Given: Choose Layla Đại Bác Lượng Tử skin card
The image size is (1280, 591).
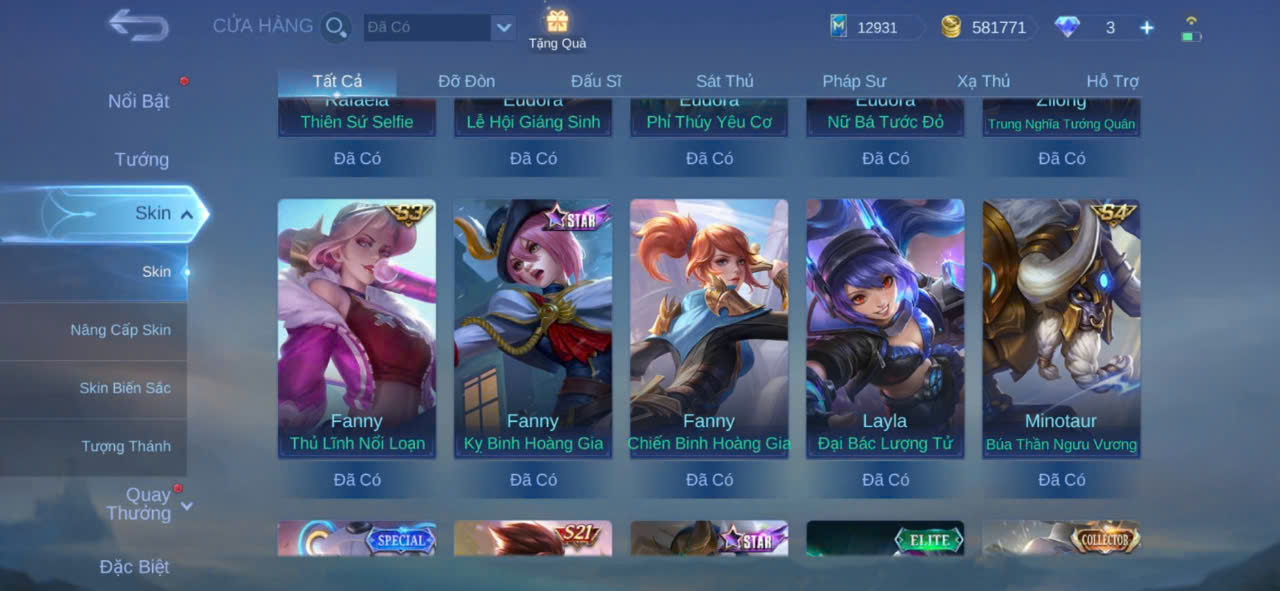Looking at the screenshot, I should [x=885, y=328].
